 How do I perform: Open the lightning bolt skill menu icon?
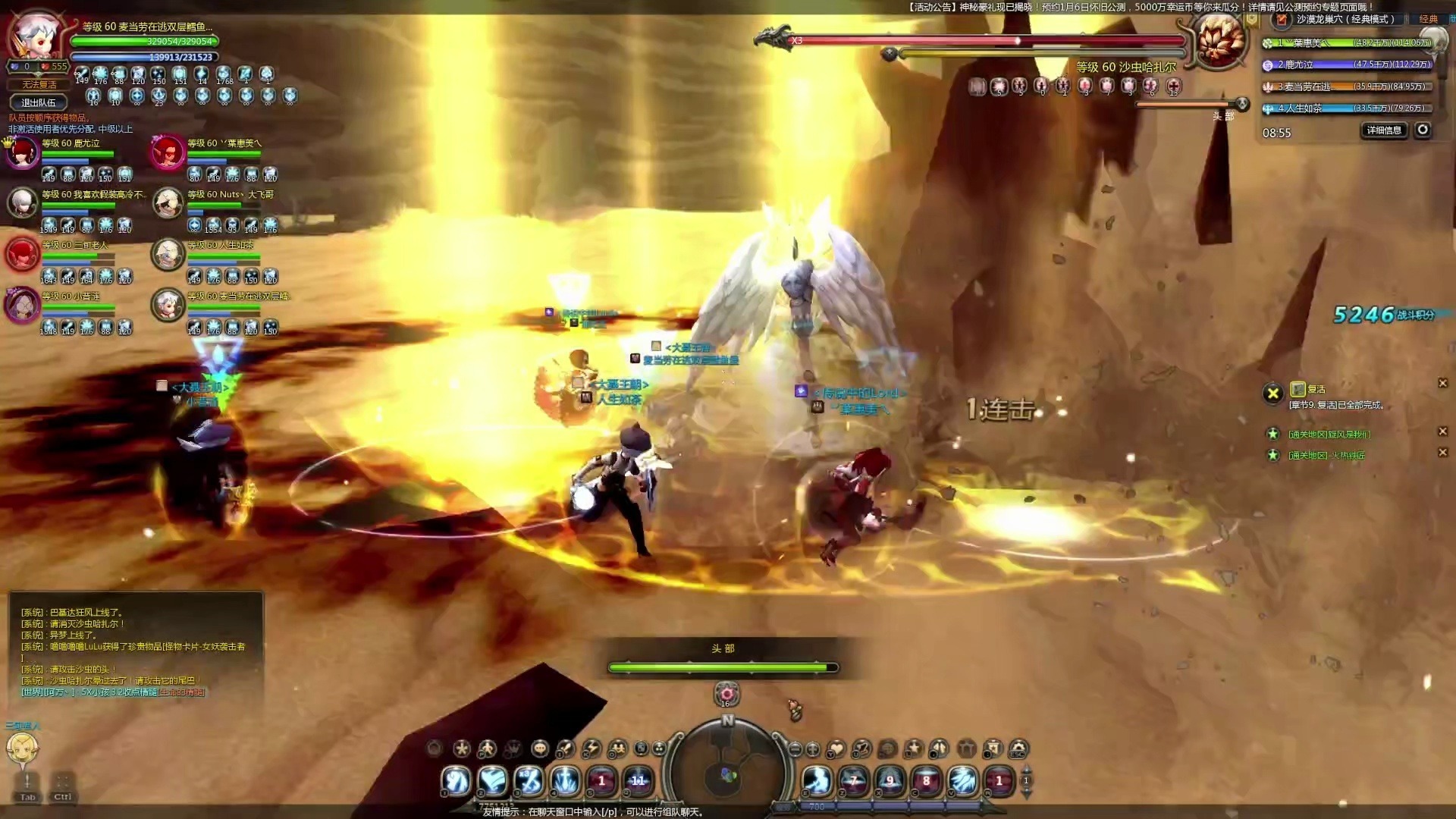(591, 749)
